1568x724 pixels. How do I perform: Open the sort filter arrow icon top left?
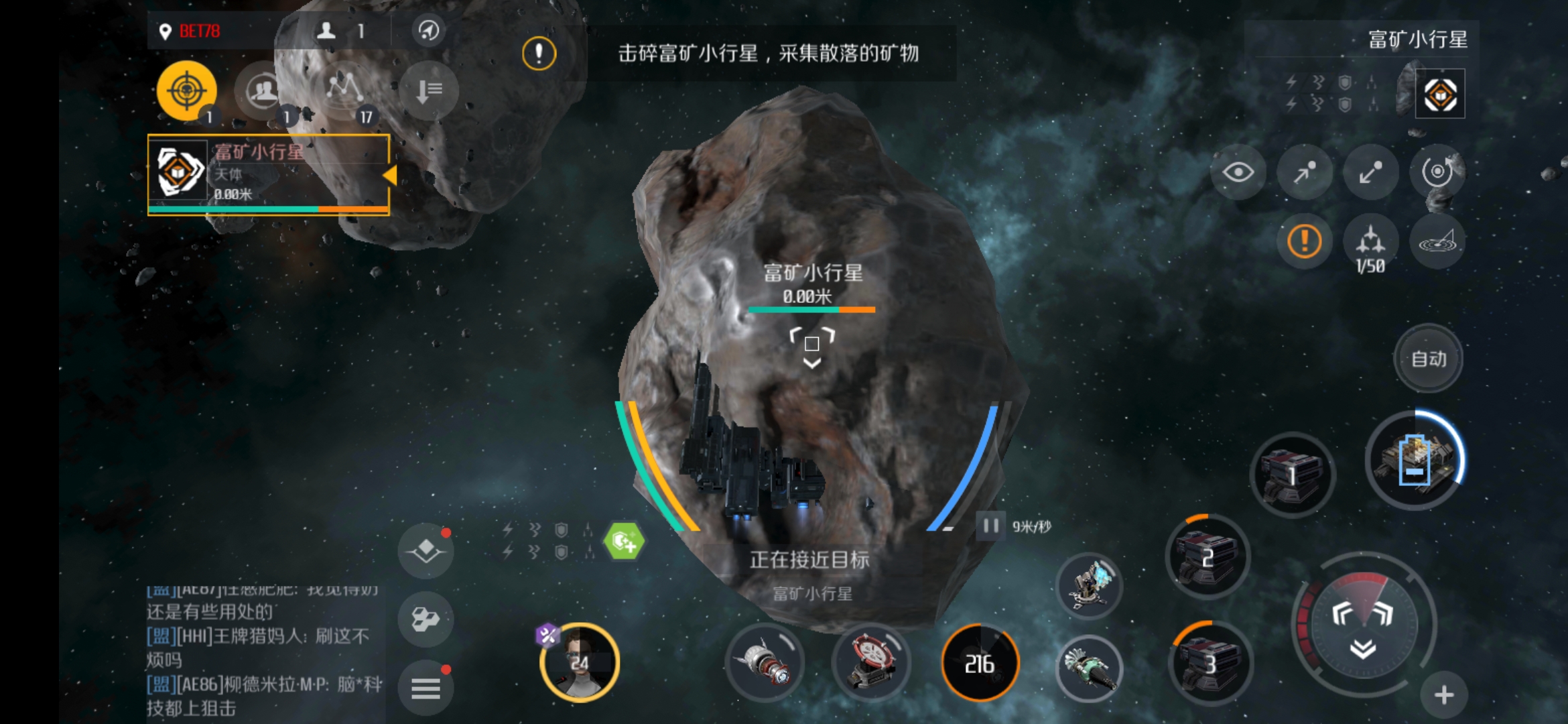click(428, 89)
